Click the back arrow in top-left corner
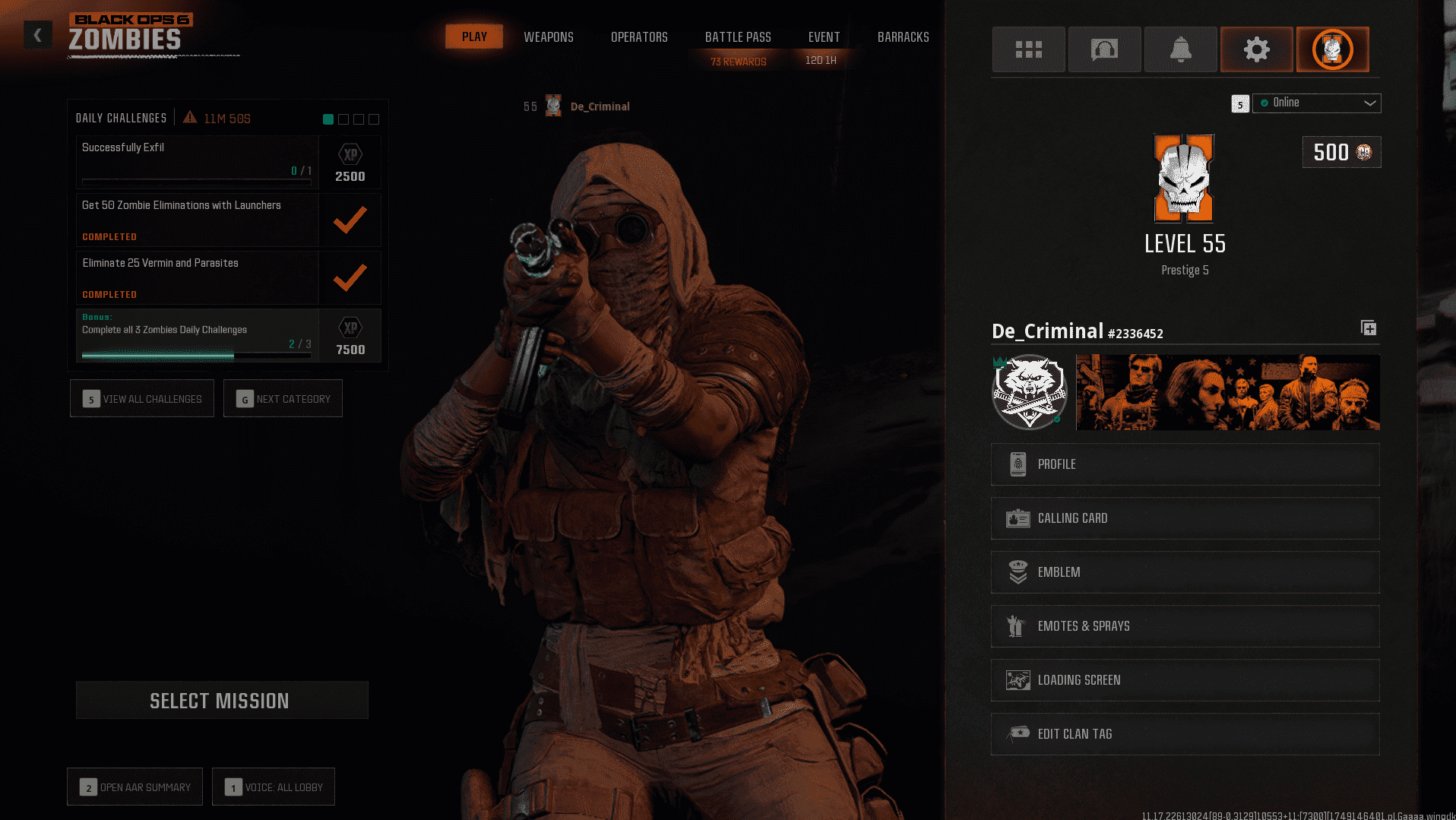Viewport: 1456px width, 820px height. pos(37,34)
